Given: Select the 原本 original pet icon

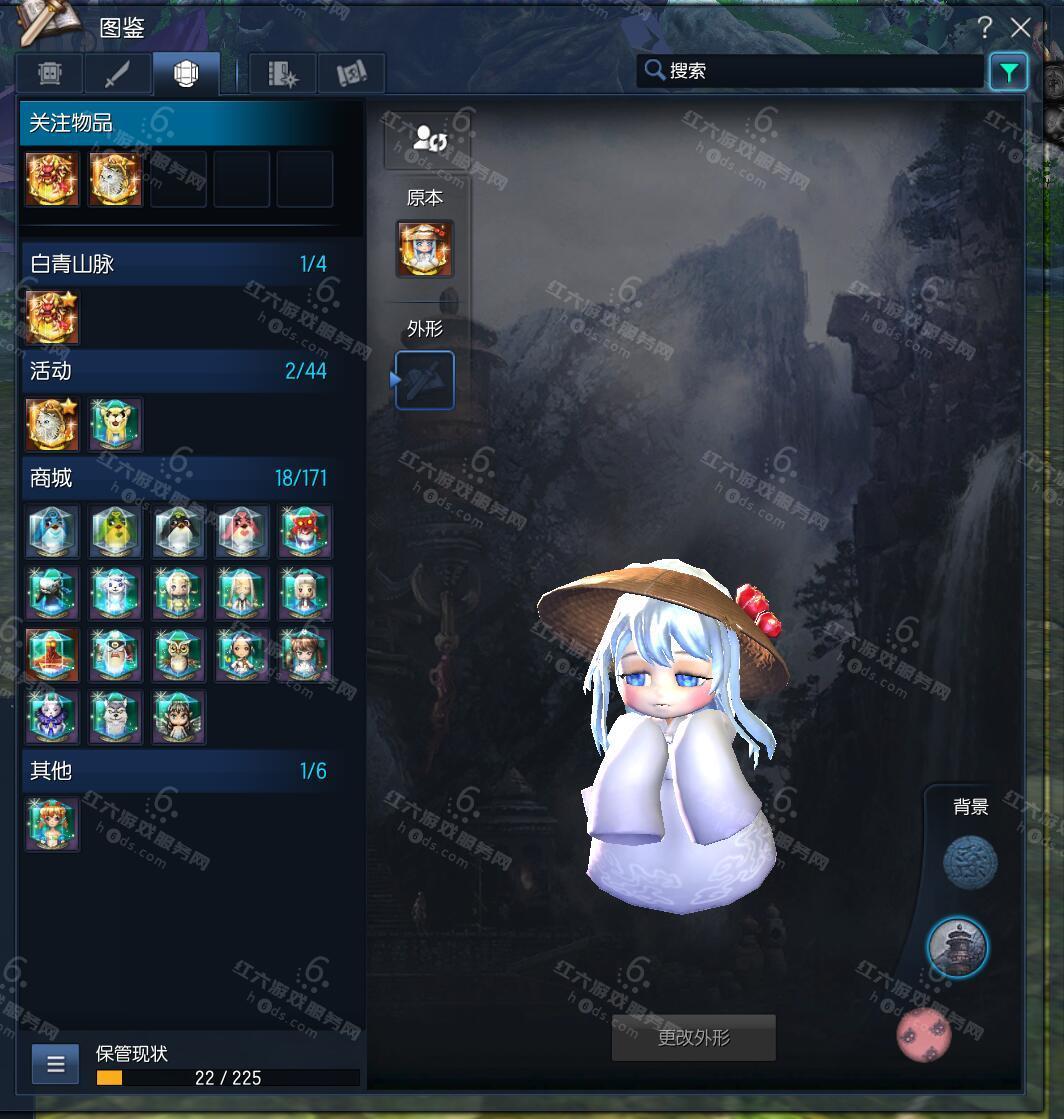Looking at the screenshot, I should (425, 249).
